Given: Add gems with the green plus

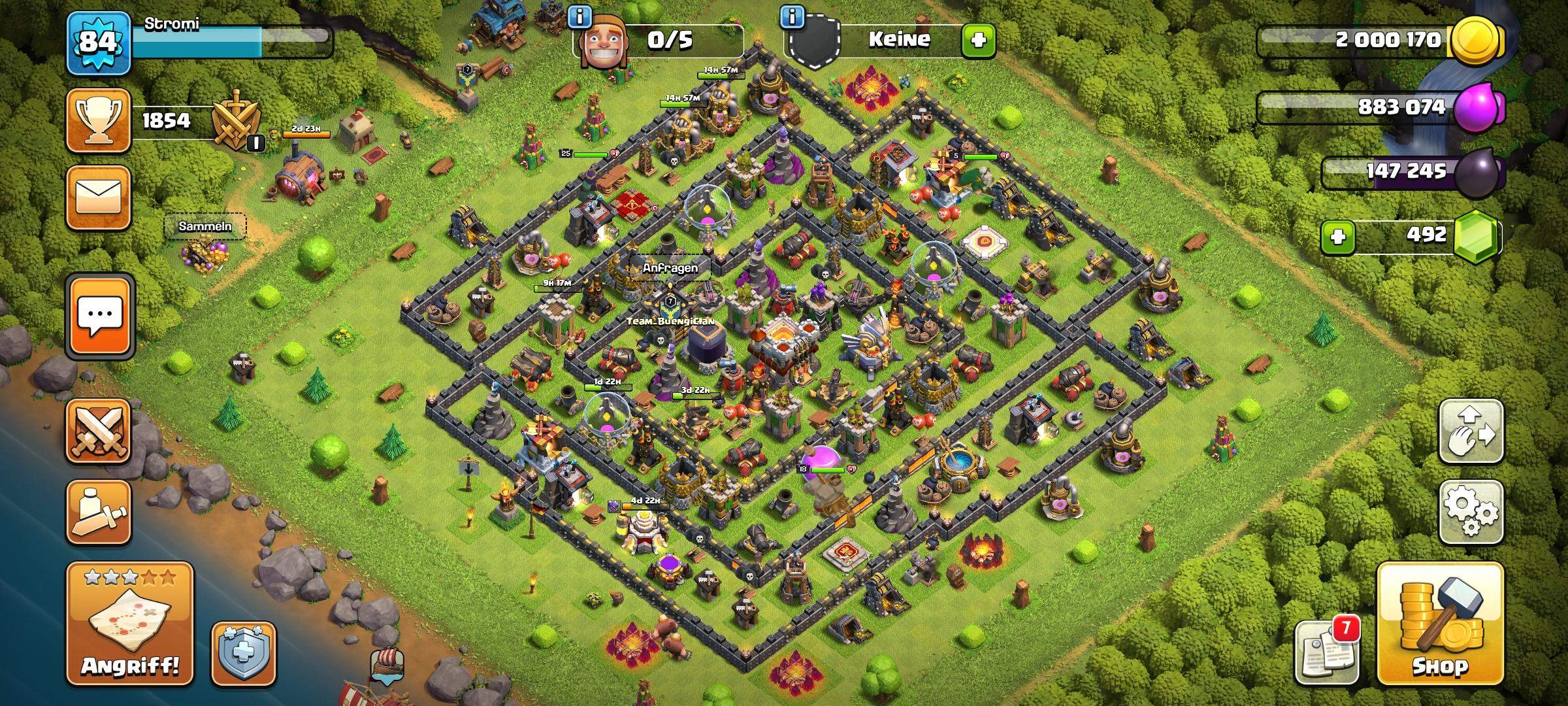Looking at the screenshot, I should click(x=1337, y=236).
